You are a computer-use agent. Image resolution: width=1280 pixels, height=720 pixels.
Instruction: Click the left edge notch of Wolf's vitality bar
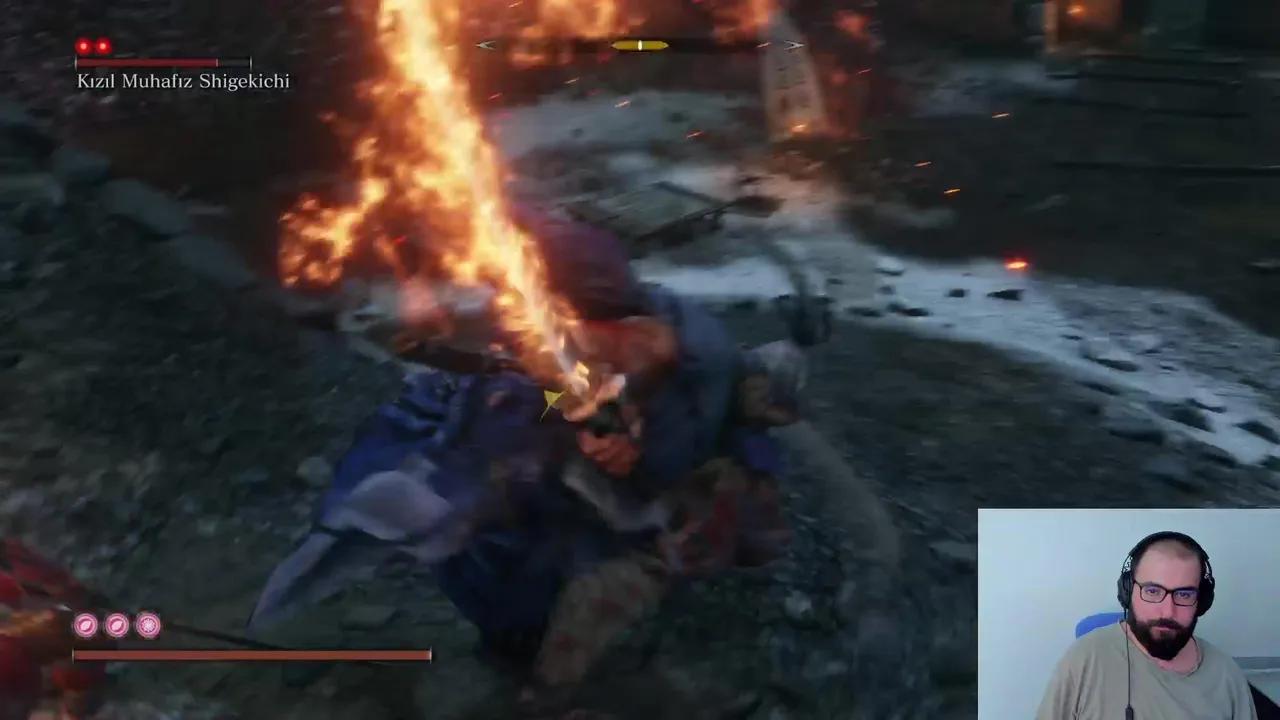click(x=74, y=655)
